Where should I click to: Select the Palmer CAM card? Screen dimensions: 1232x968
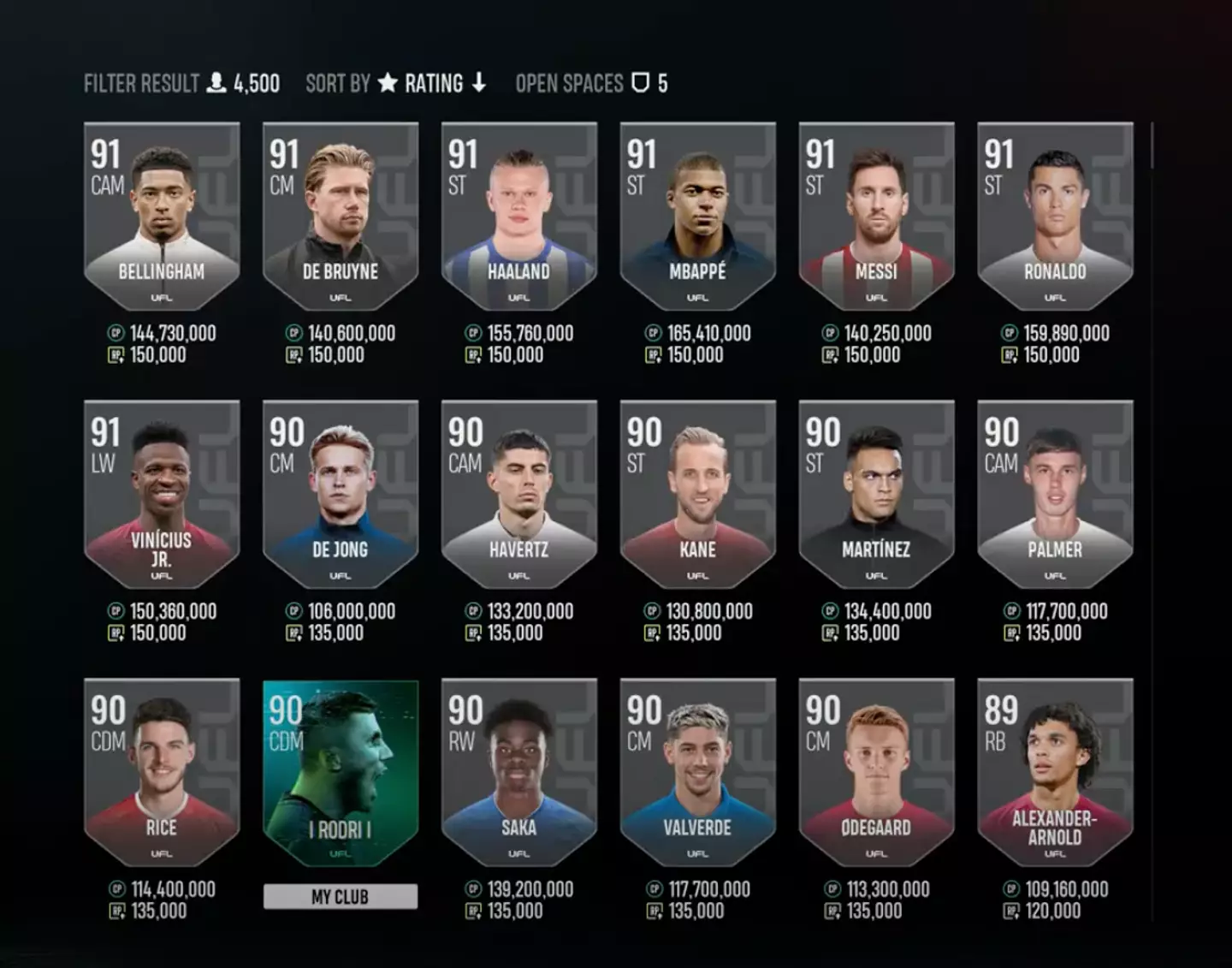pyautogui.click(x=1055, y=492)
